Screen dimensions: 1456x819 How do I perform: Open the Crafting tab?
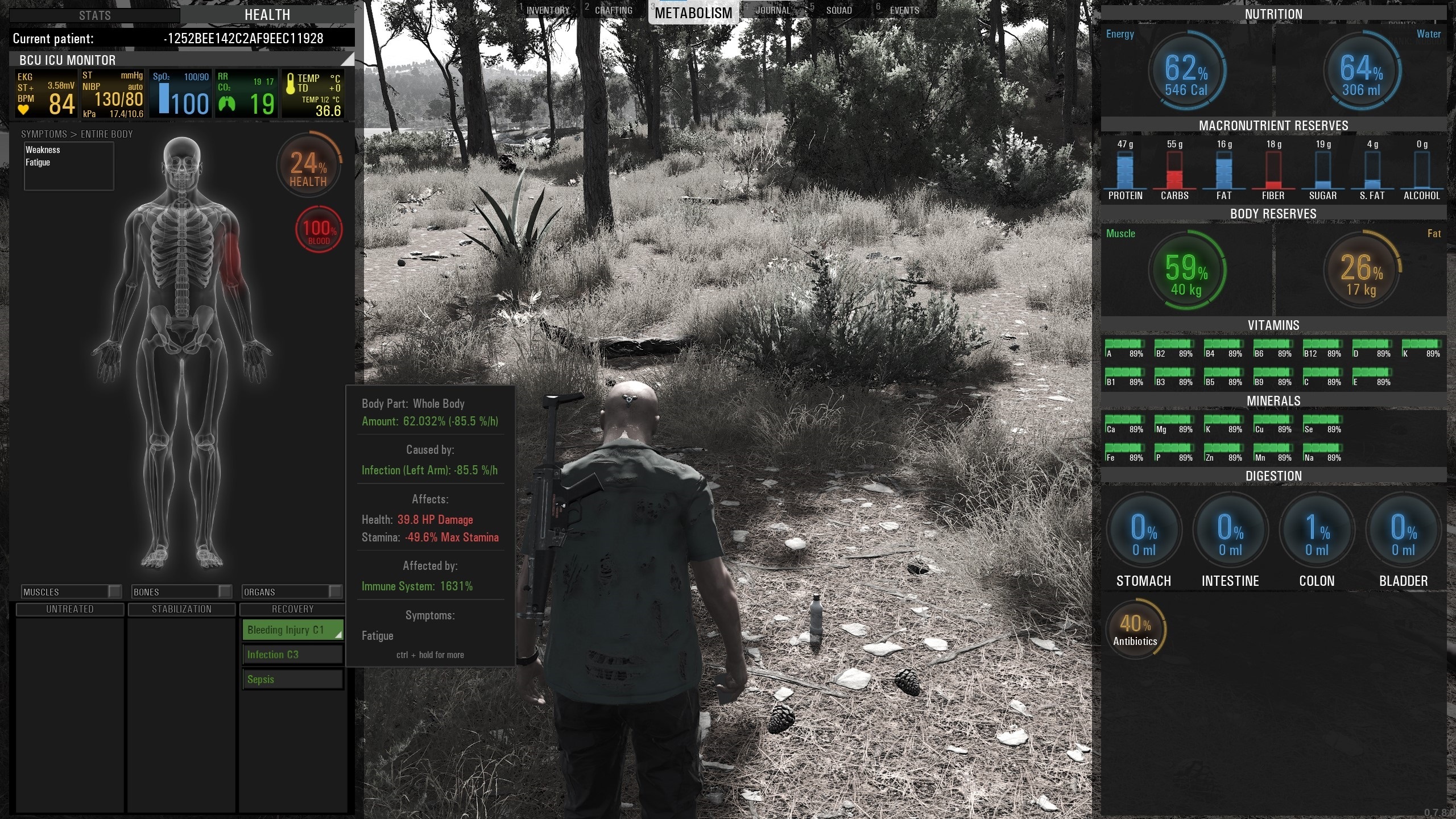(613, 10)
